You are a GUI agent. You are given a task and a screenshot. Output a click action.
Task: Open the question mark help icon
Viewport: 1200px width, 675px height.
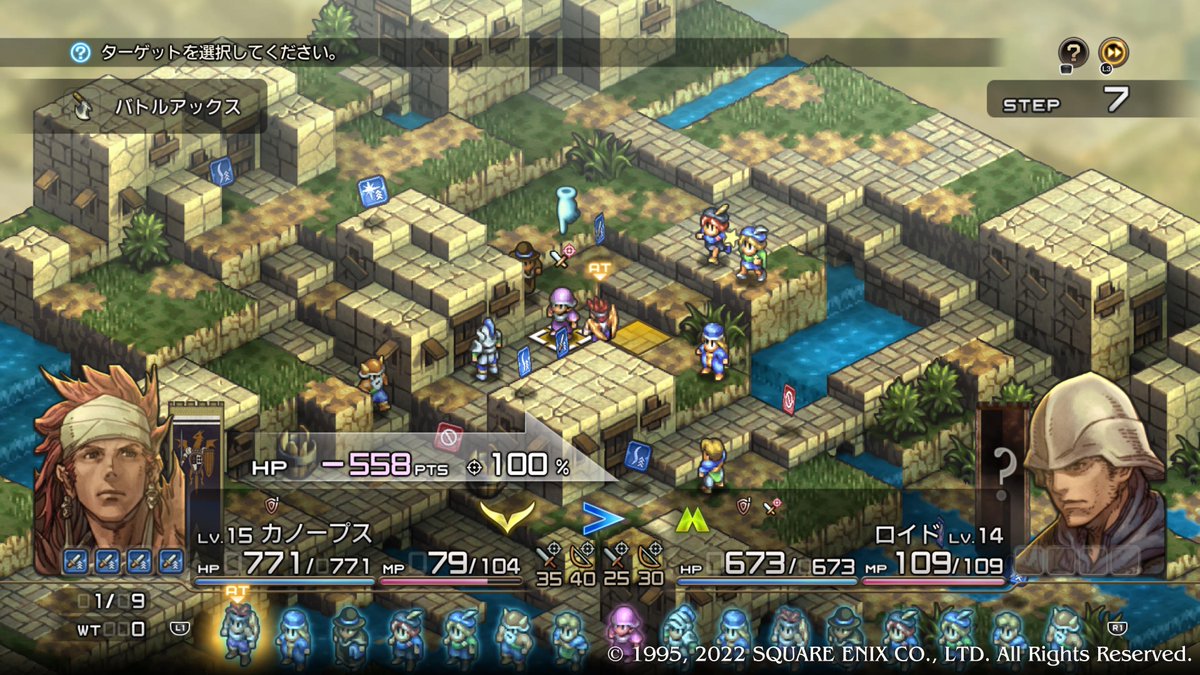[x=1073, y=52]
